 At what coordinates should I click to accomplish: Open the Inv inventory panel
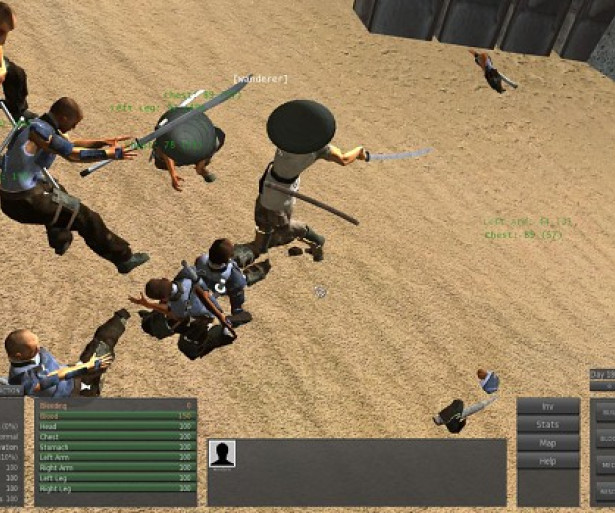(548, 407)
